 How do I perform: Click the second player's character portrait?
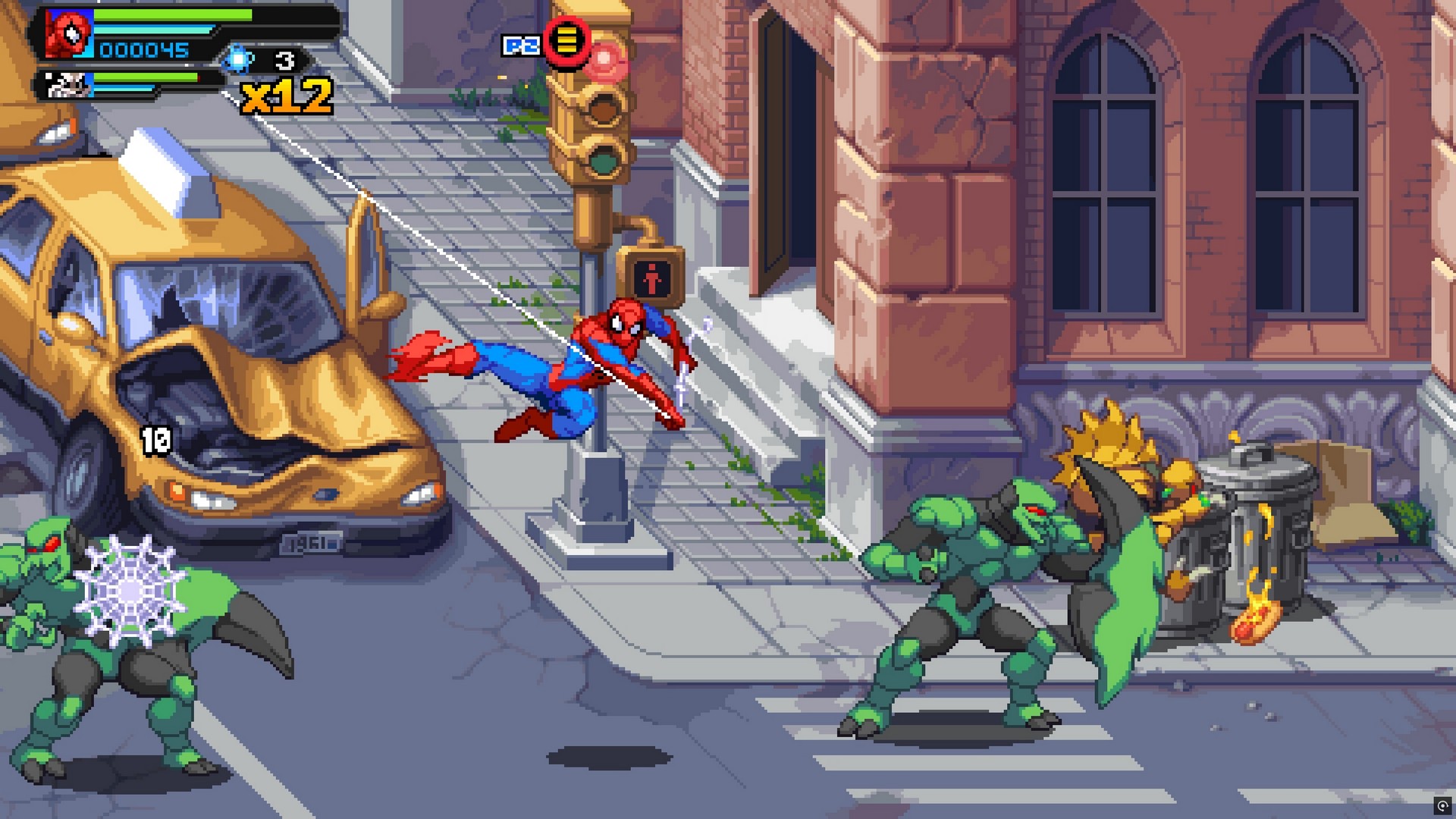coord(68,83)
